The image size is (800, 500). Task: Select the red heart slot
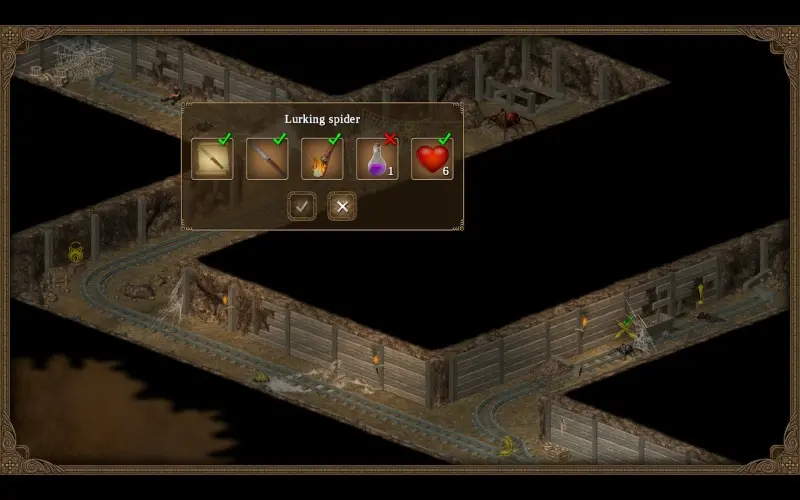pyautogui.click(x=432, y=159)
